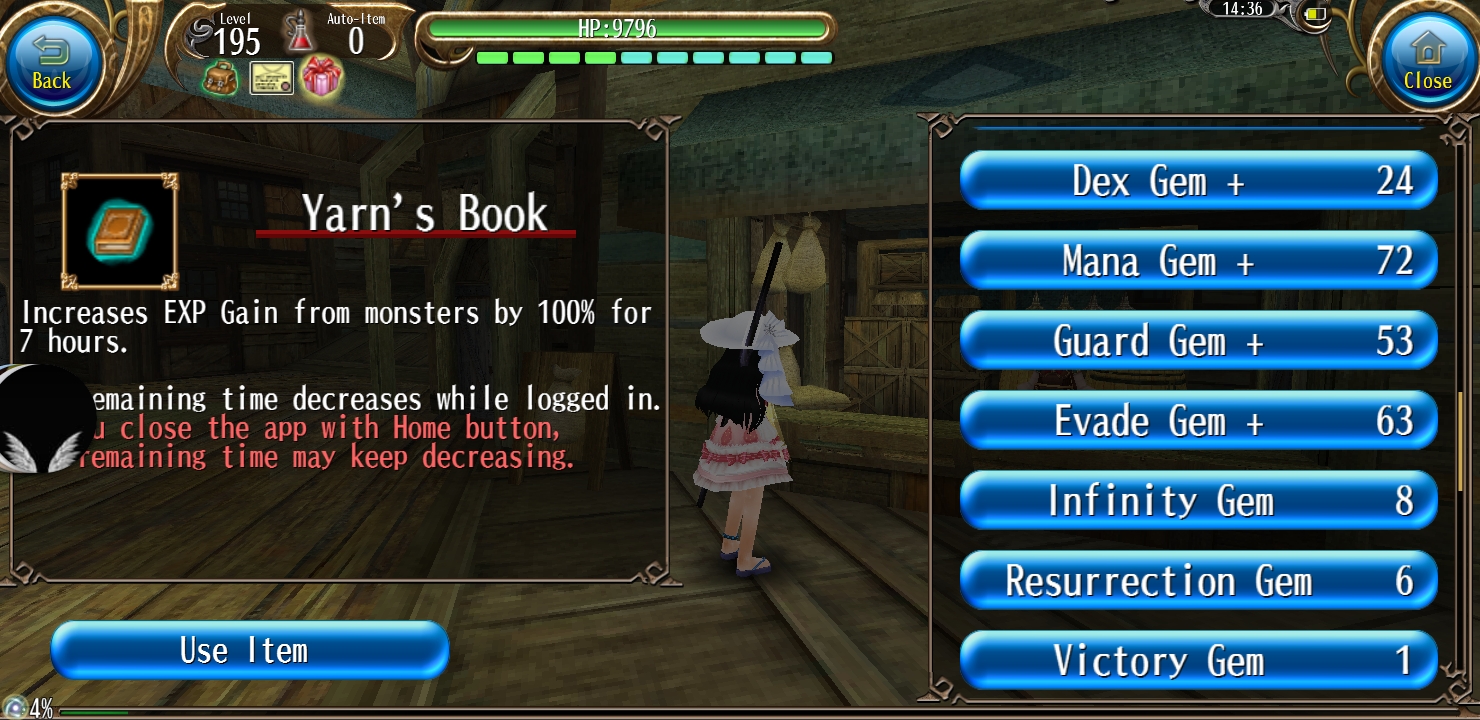1480x720 pixels.
Task: Pick the Evade Gem + entry
Action: pyautogui.click(x=1198, y=421)
